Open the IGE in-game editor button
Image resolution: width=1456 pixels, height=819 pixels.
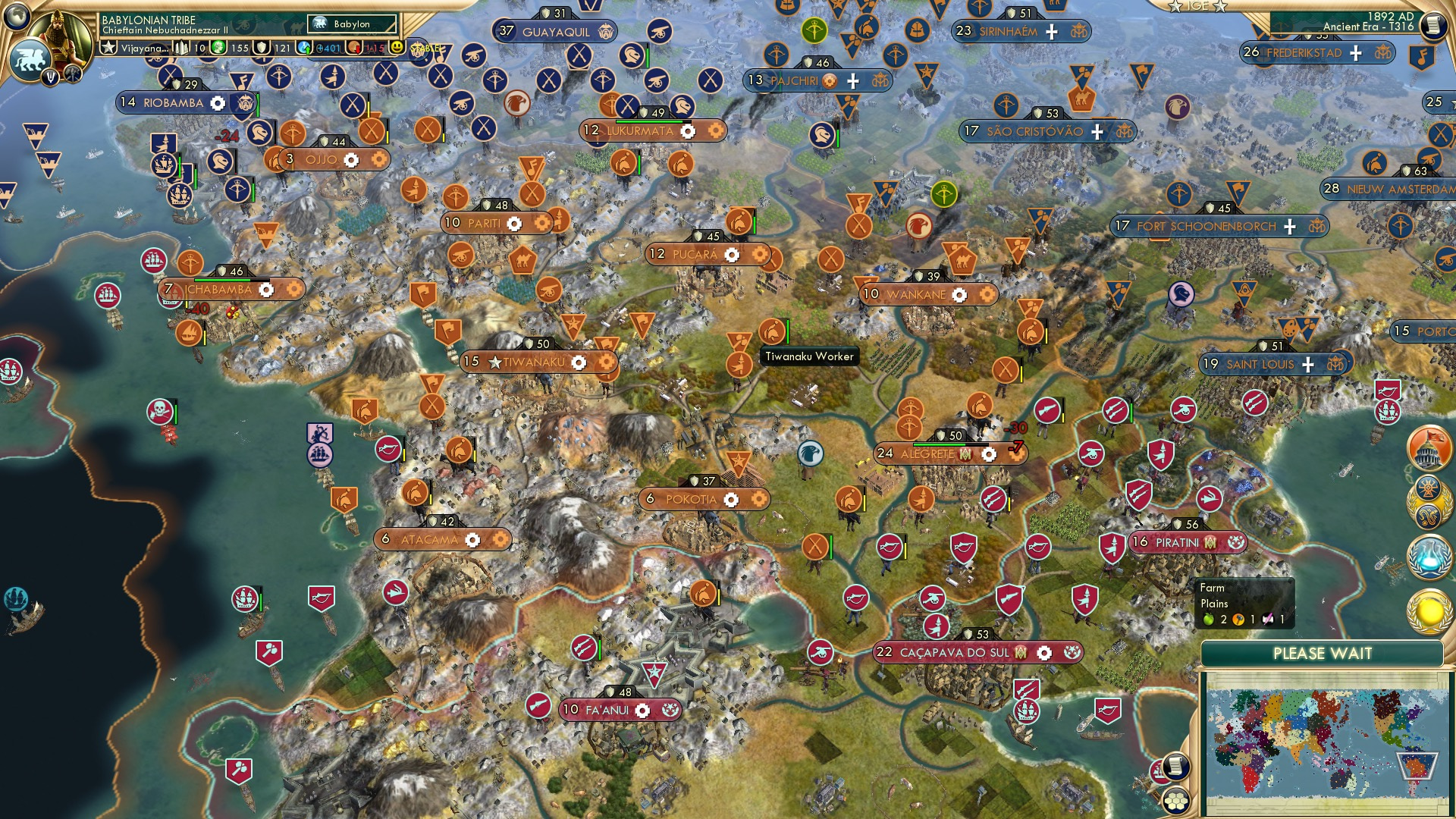[1198, 6]
